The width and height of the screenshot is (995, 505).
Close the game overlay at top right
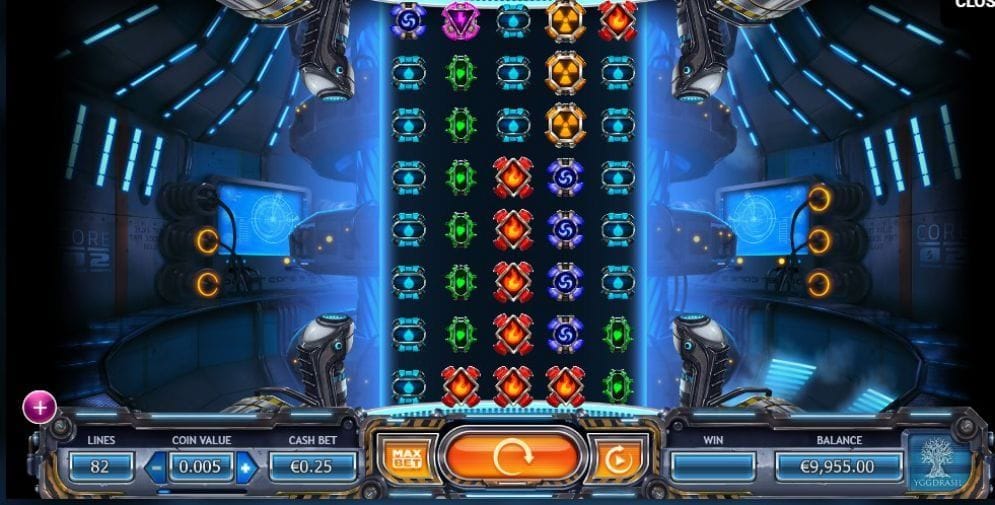pyautogui.click(x=974, y=4)
